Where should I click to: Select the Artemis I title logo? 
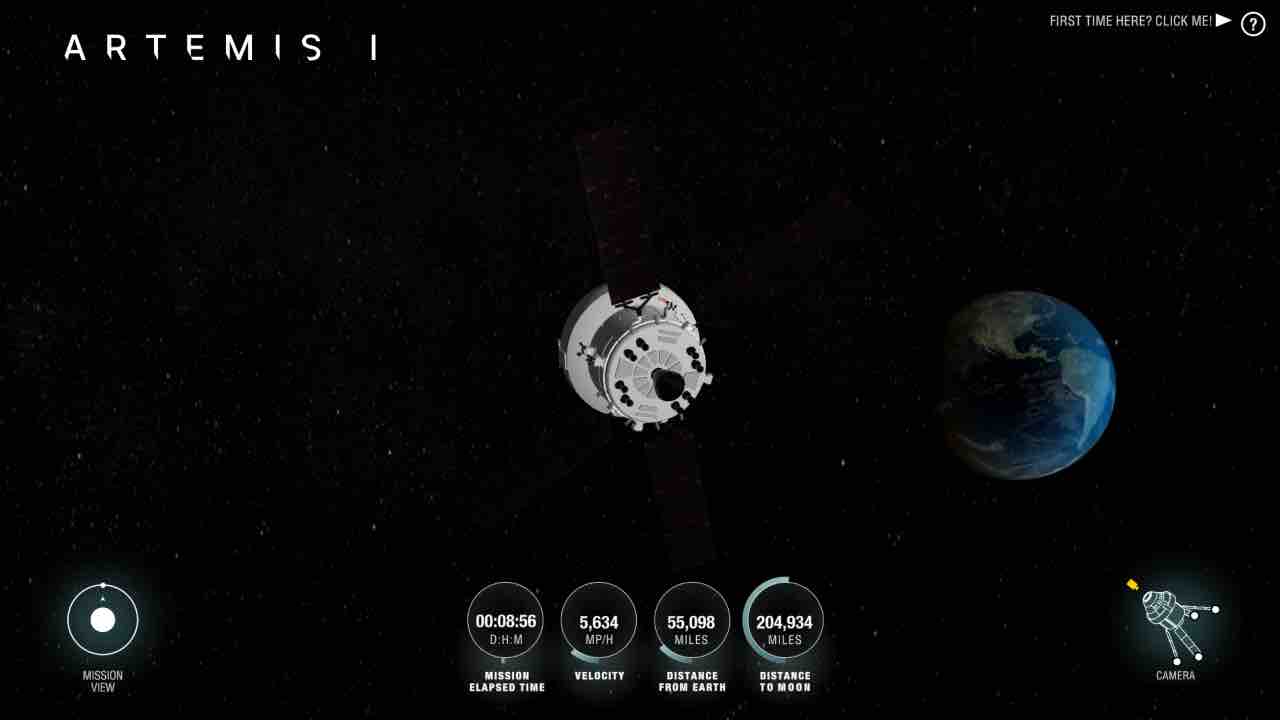coord(220,48)
